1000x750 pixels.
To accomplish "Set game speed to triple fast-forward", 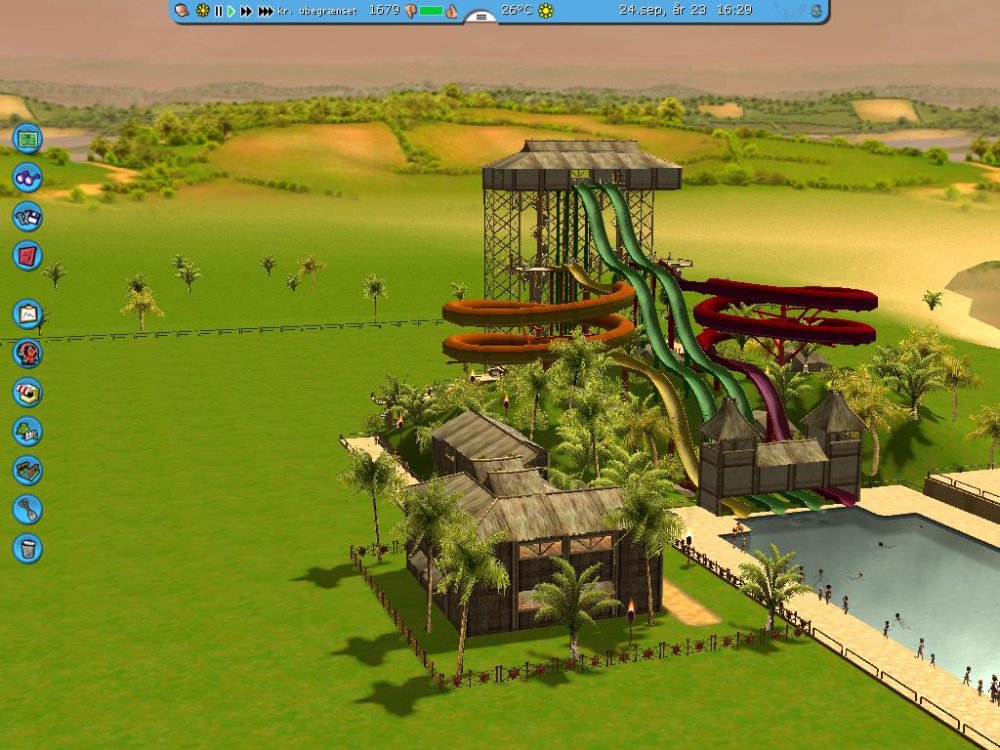I will [265, 11].
